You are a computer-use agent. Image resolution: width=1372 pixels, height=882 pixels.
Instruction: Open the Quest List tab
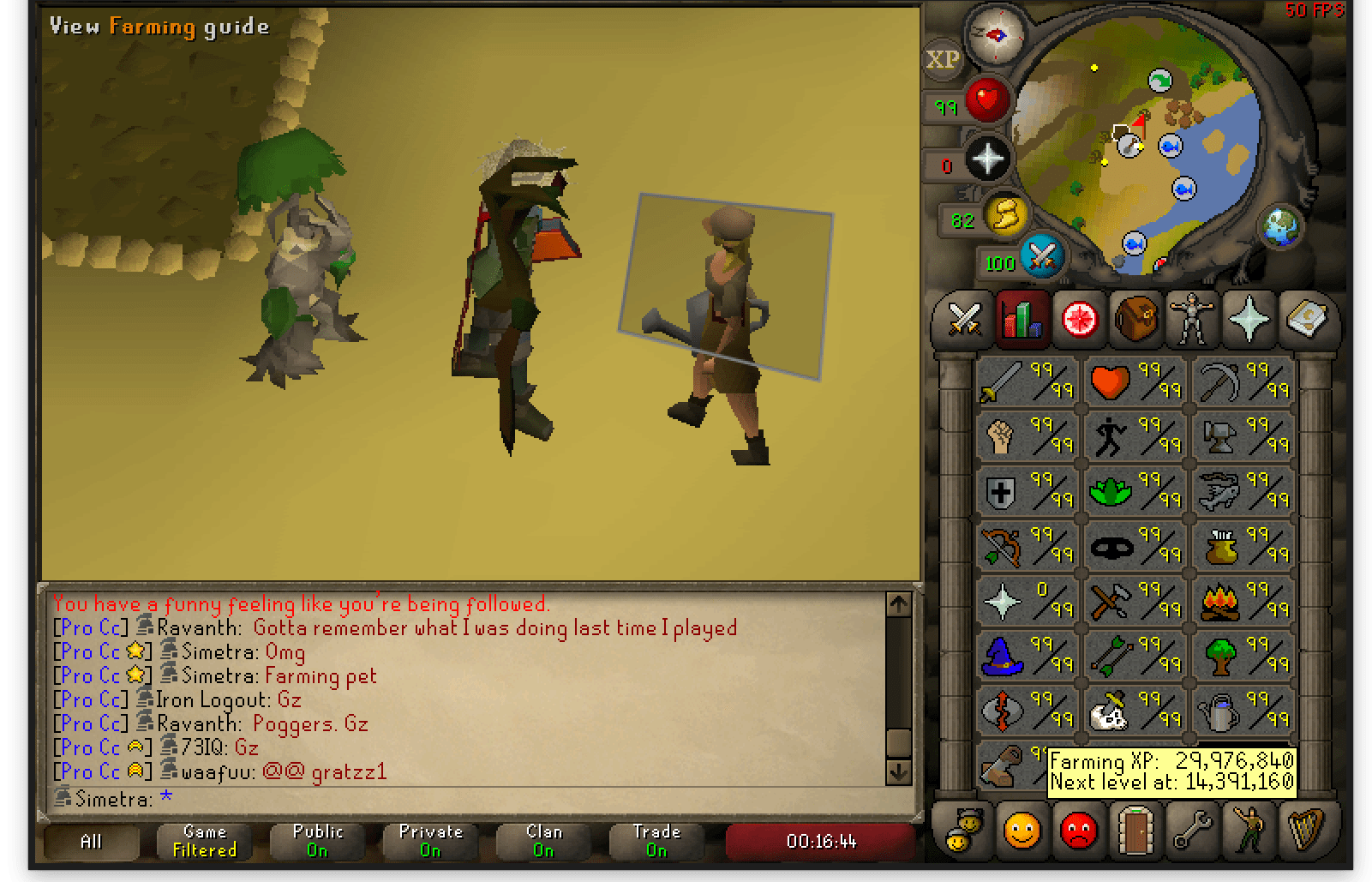tap(1078, 320)
